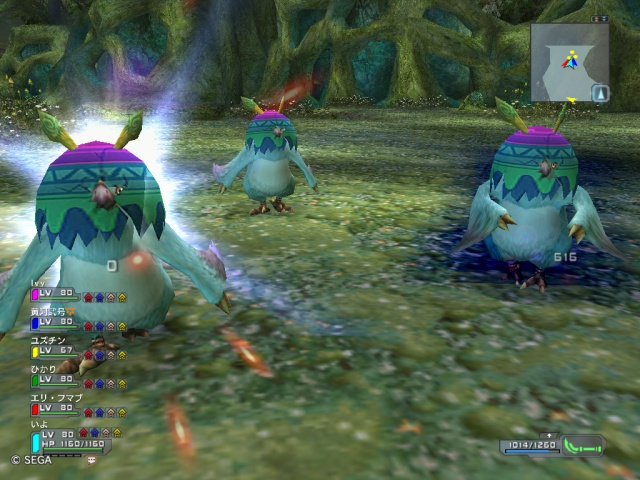The image size is (640, 480).
Task: Click the small indicator above the minimap
Action: pos(597,18)
